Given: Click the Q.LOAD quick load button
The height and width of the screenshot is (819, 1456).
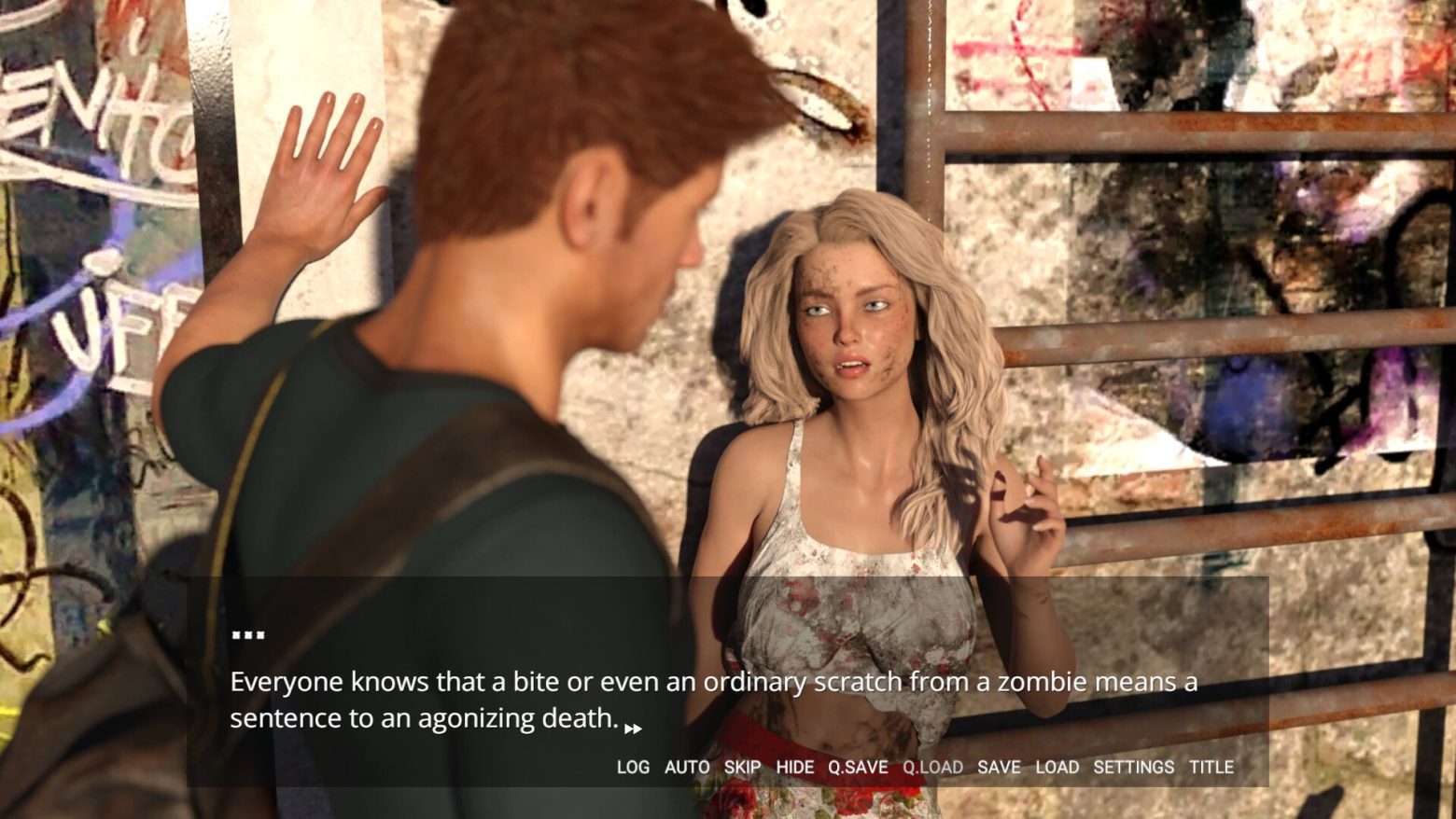Looking at the screenshot, I should tap(932, 767).
